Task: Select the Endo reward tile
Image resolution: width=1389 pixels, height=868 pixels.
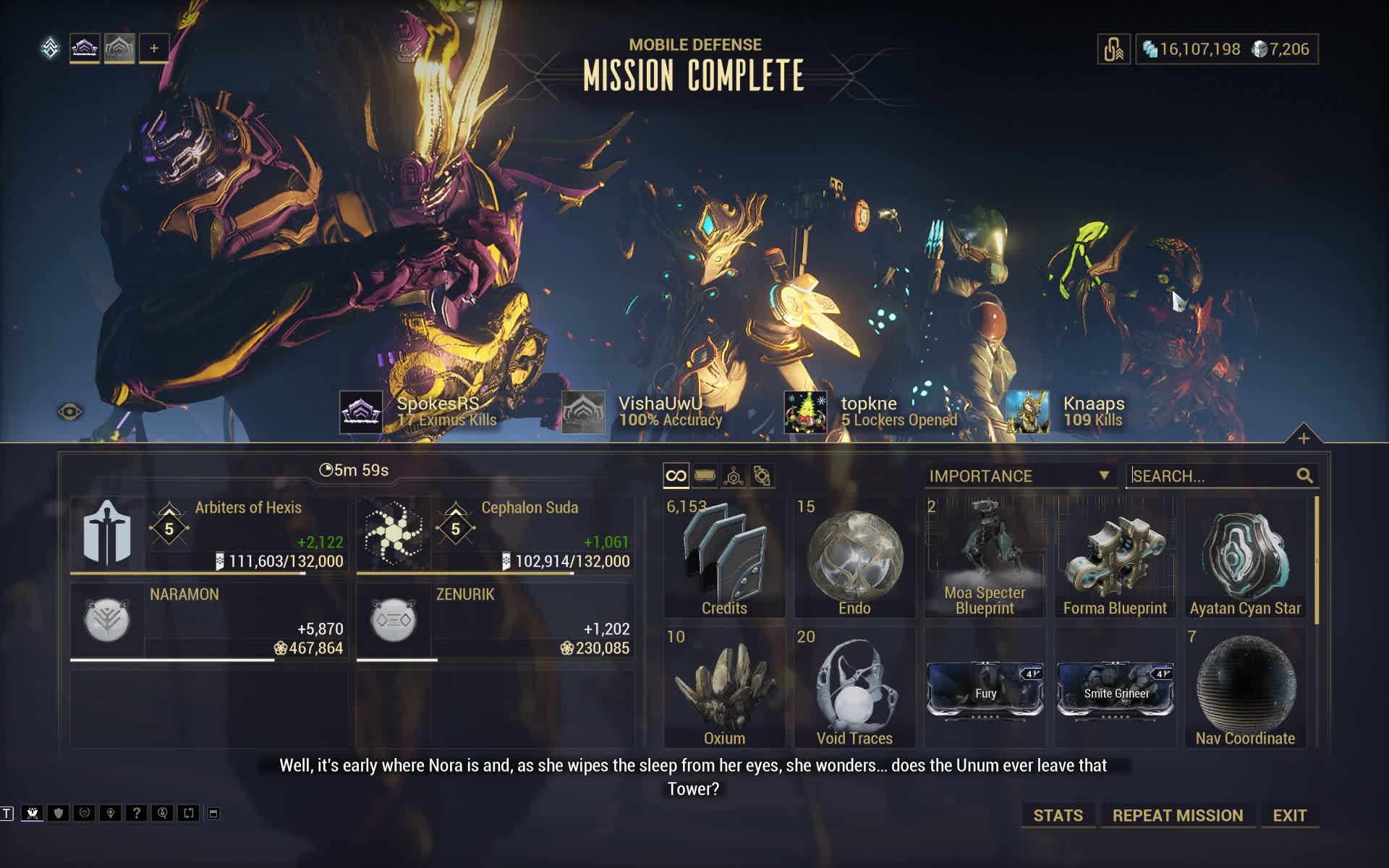Action: [x=854, y=558]
